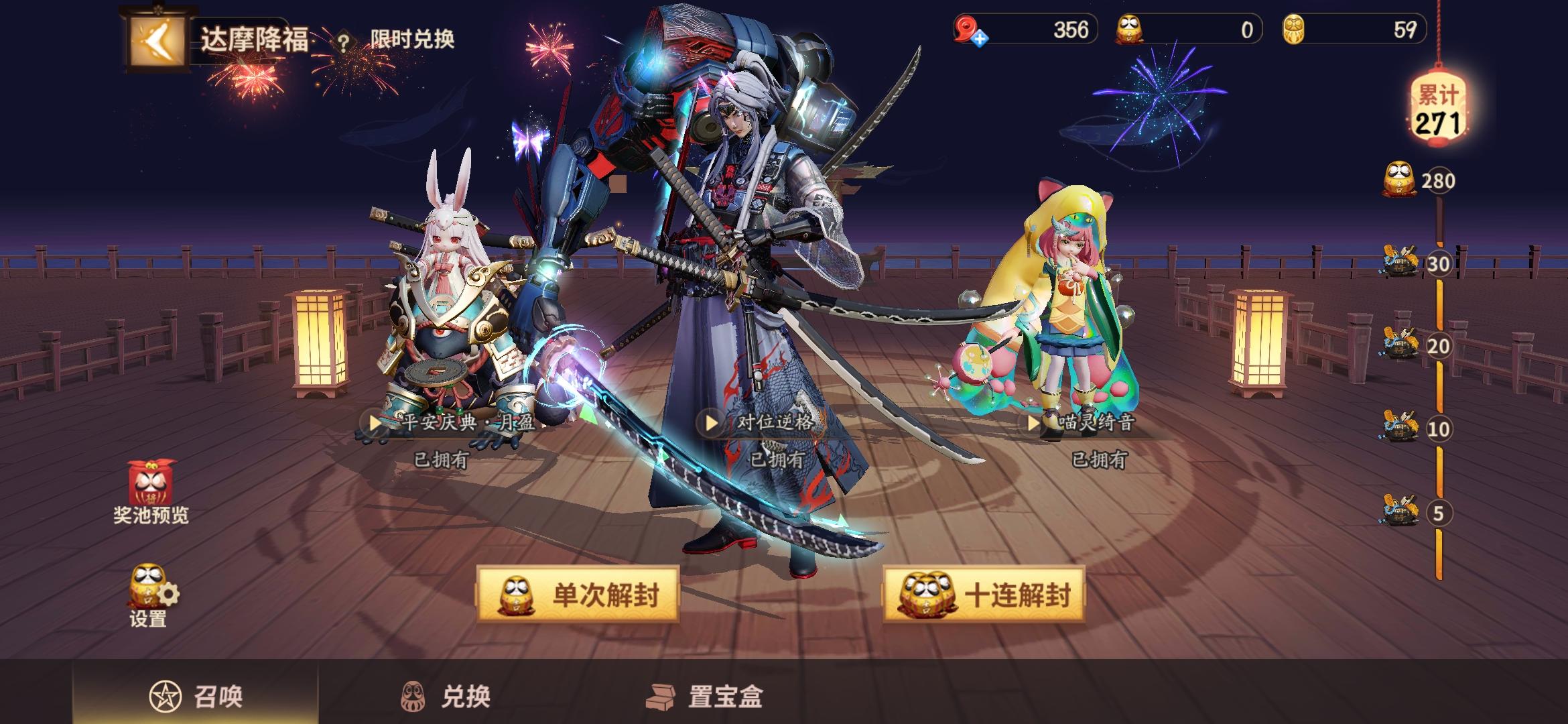Click the question mark help icon
Screen dimensions: 1568x724
pyautogui.click(x=344, y=42)
